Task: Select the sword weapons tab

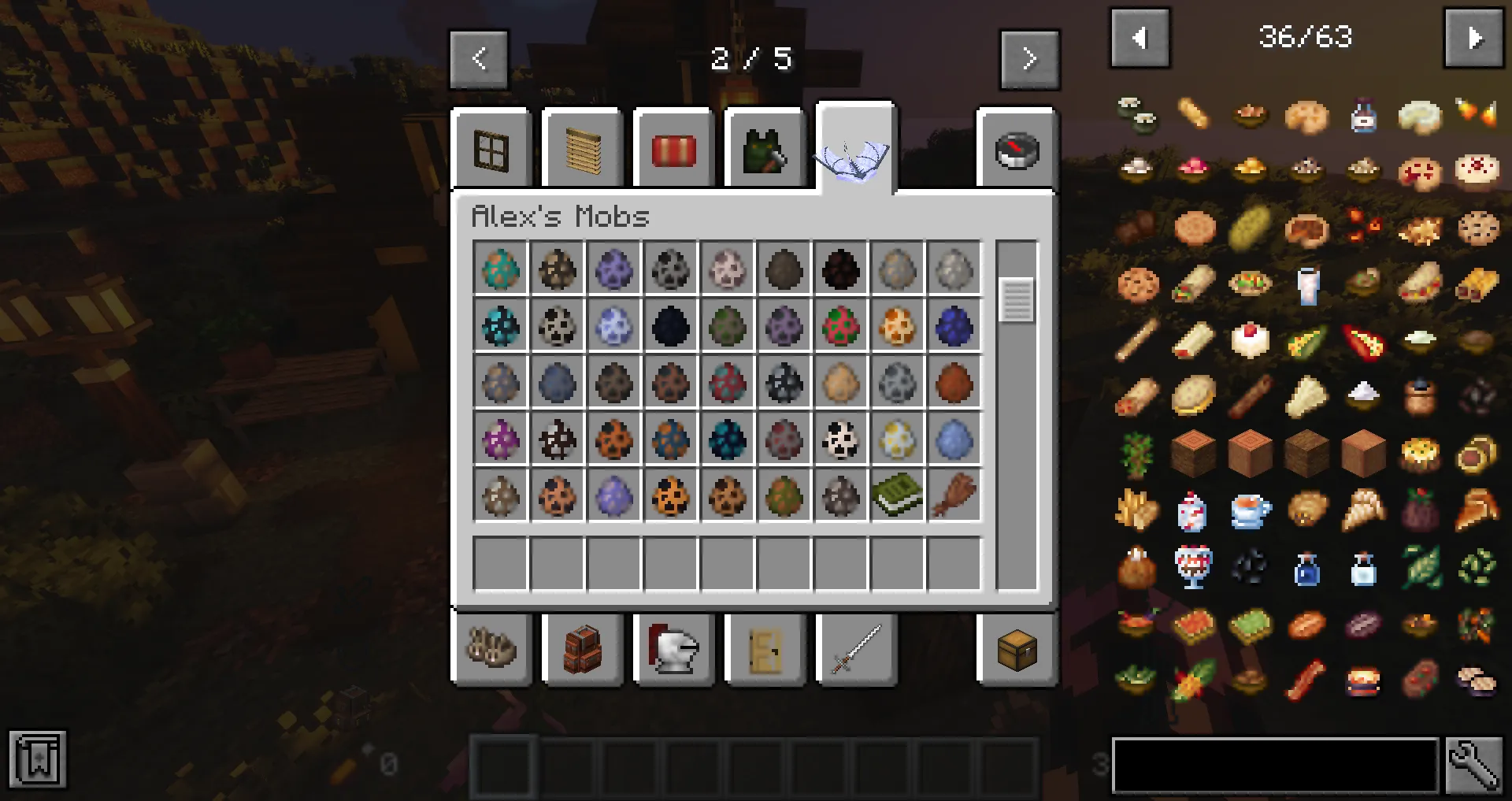Action: (855, 650)
